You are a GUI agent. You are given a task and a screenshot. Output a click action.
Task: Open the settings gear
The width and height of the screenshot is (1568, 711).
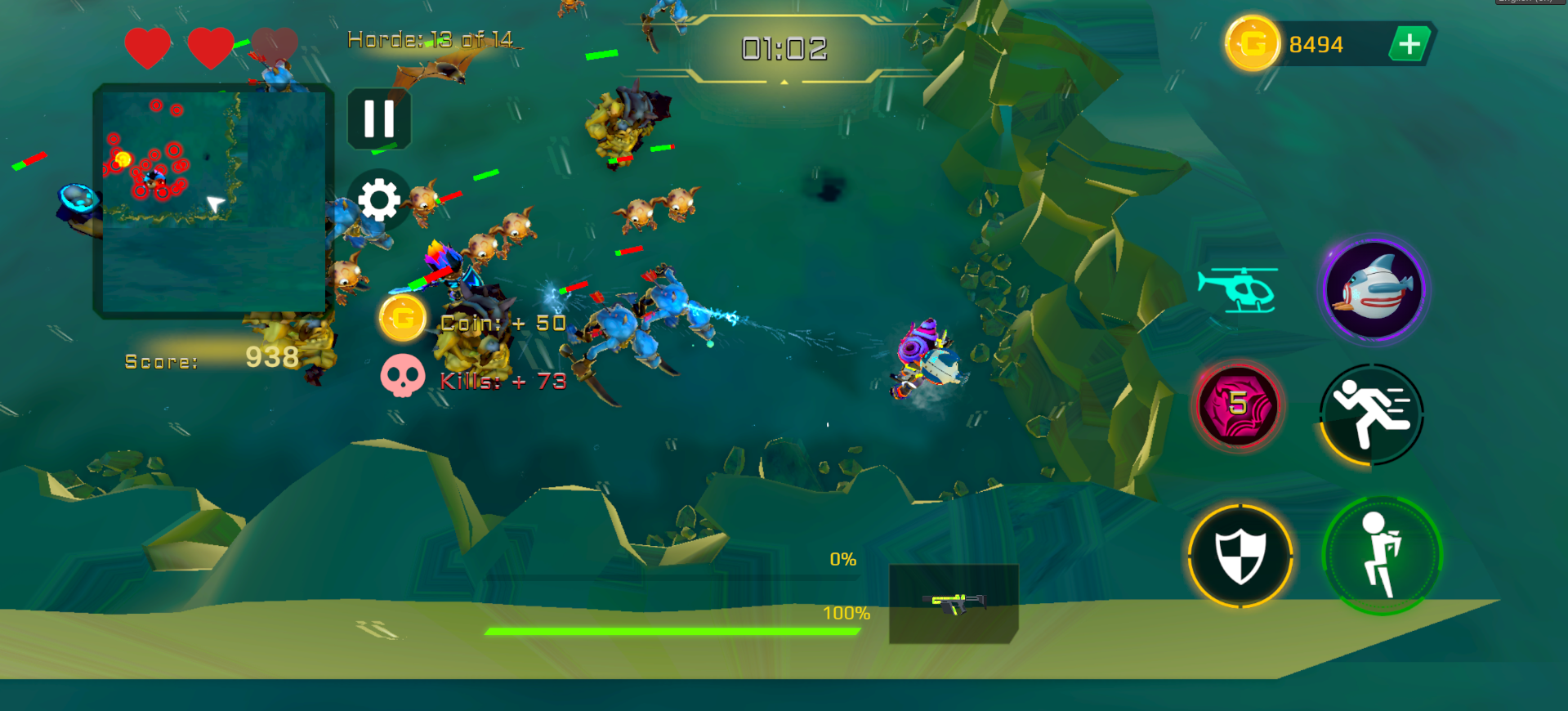pos(377,199)
